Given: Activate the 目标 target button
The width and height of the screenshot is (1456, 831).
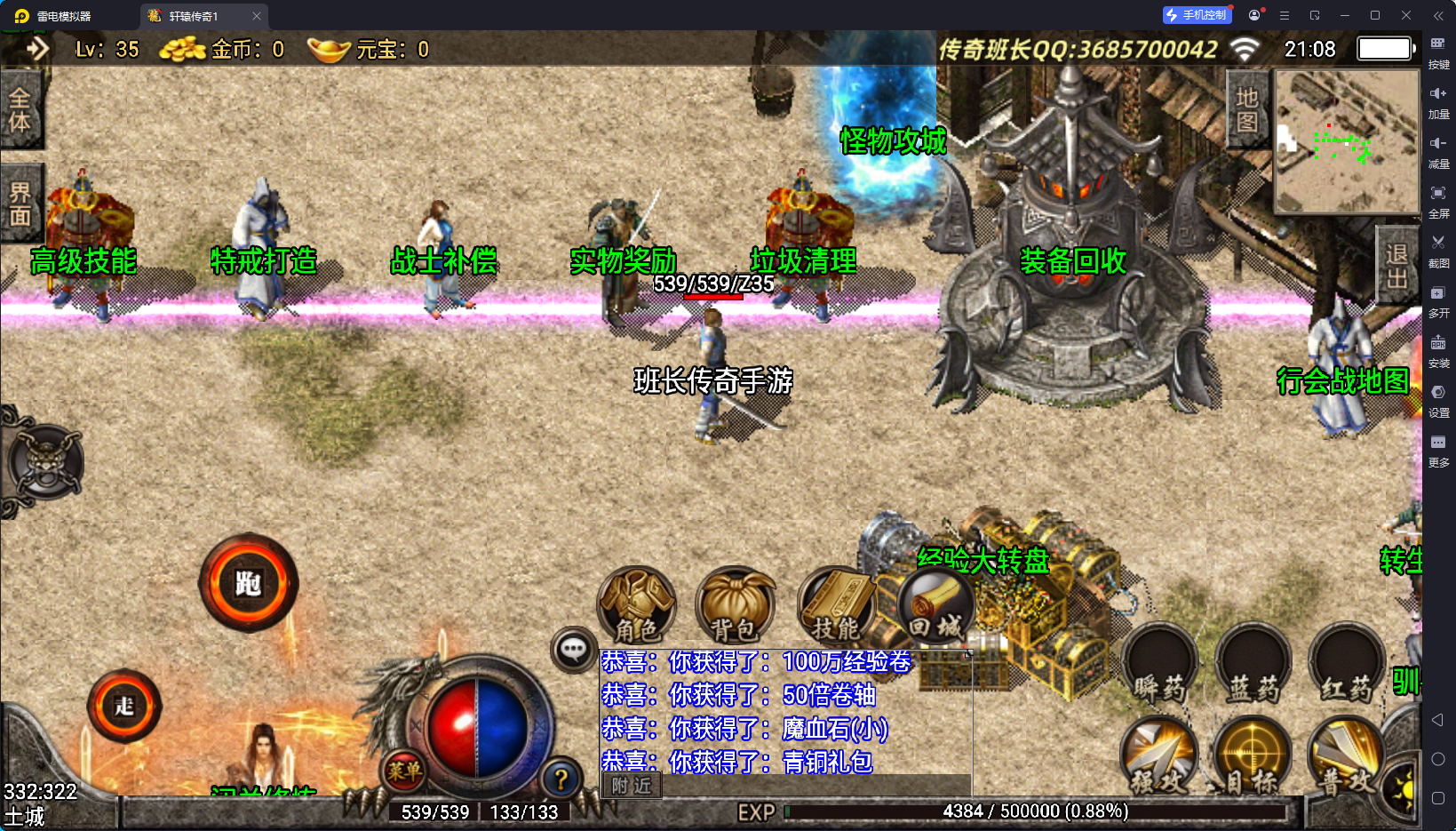Looking at the screenshot, I should coord(1252,756).
